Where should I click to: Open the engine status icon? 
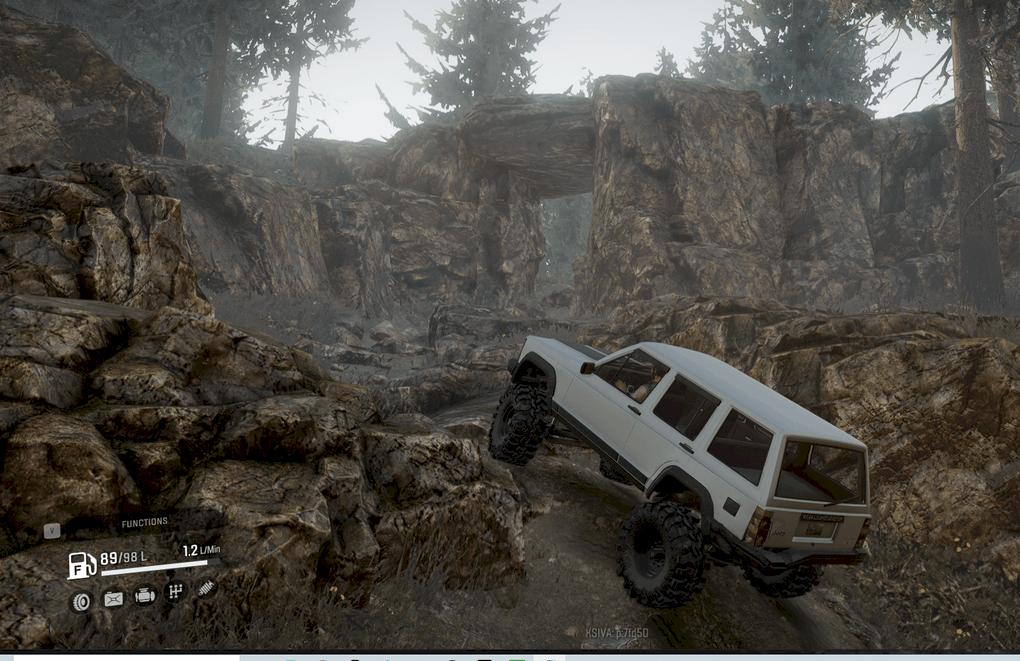point(145,596)
